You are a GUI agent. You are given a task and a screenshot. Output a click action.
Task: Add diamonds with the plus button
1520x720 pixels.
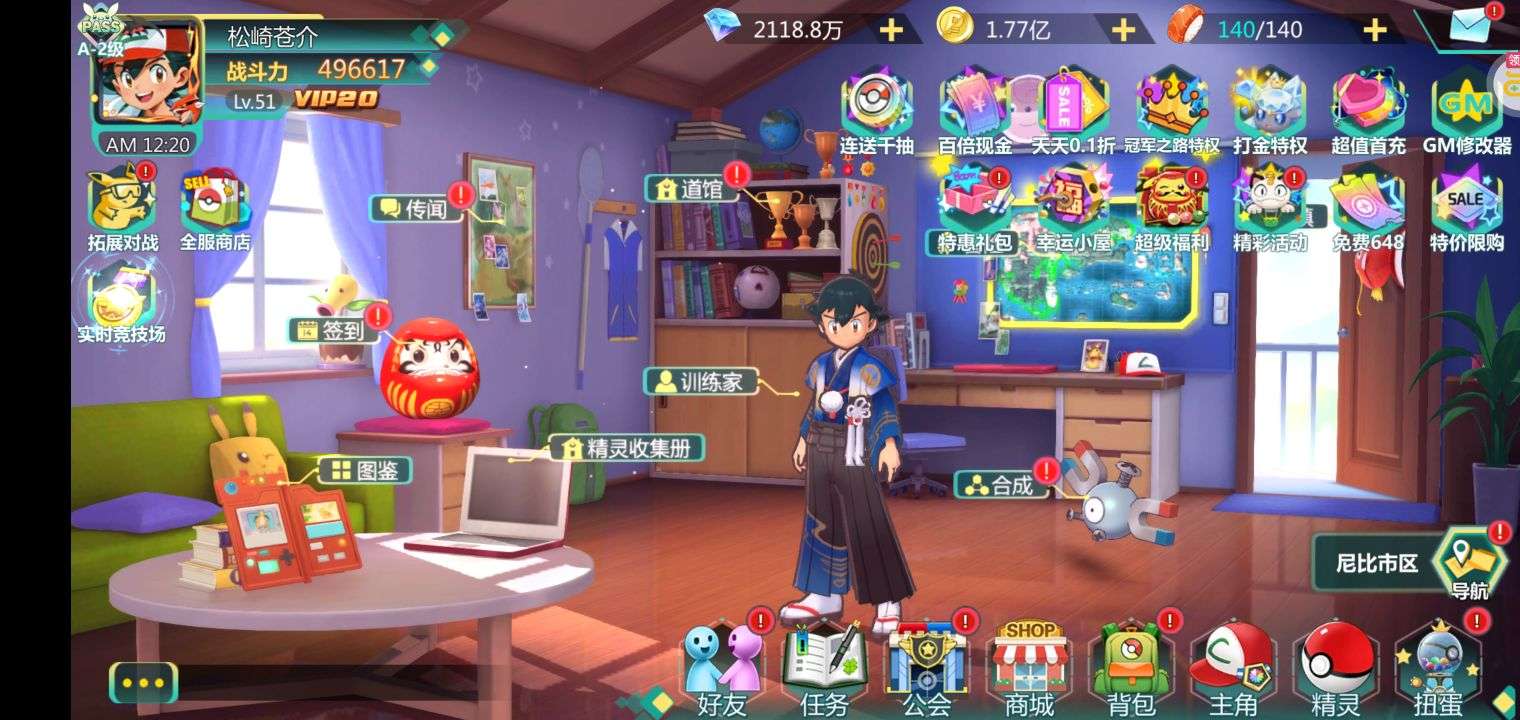pyautogui.click(x=890, y=30)
